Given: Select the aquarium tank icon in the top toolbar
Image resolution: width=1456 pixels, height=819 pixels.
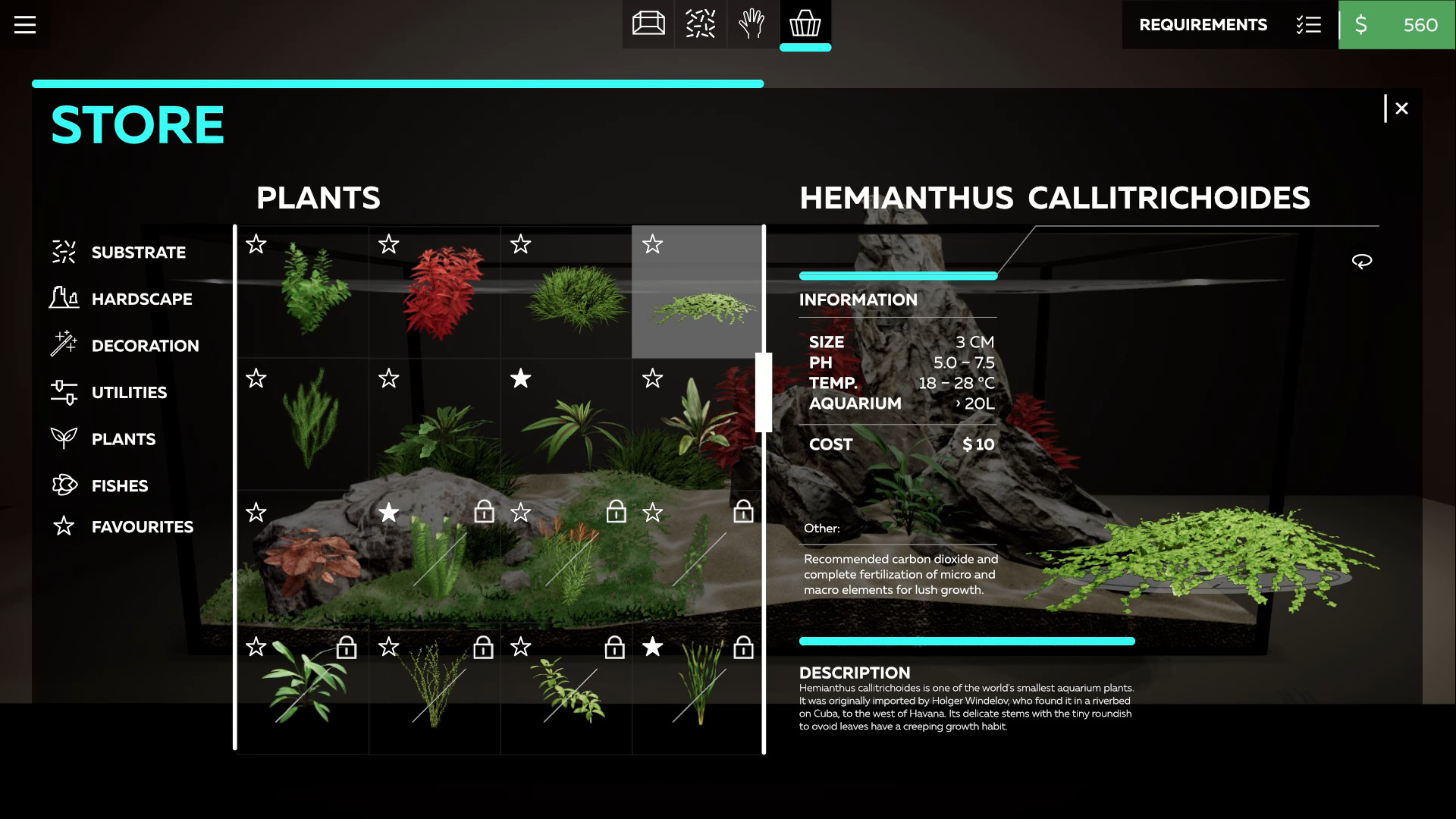Looking at the screenshot, I should pos(648,24).
